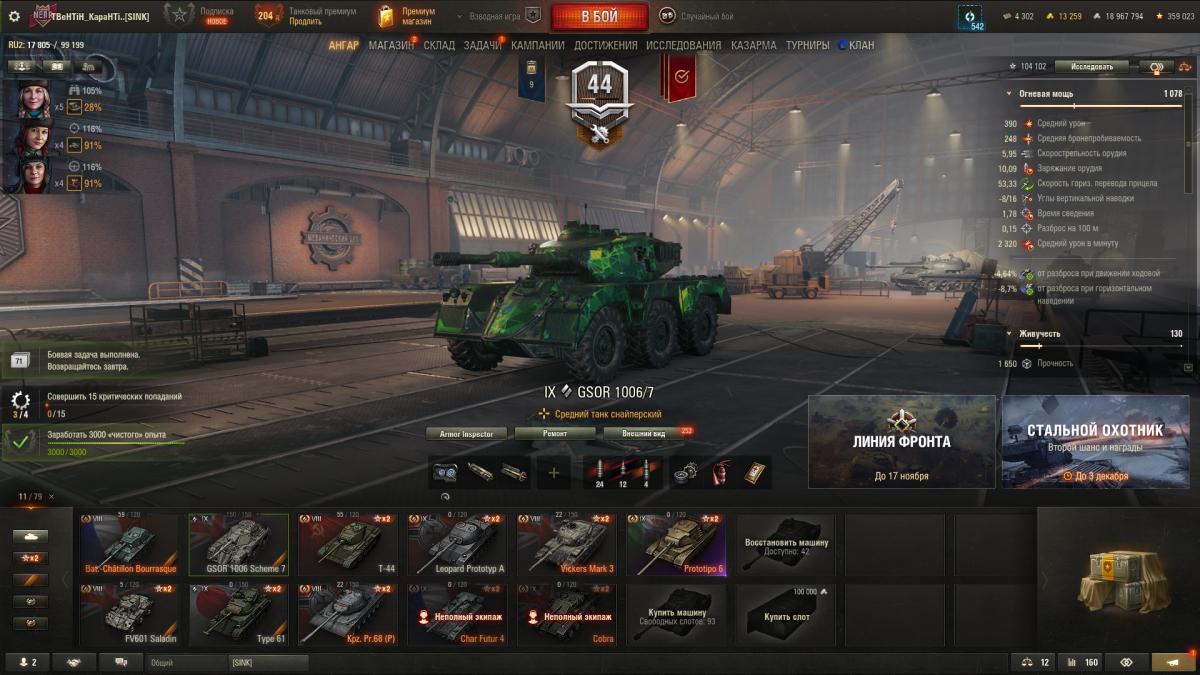Select the FV601 Saladin tank
Image resolution: width=1200 pixels, height=675 pixels.
click(x=129, y=614)
